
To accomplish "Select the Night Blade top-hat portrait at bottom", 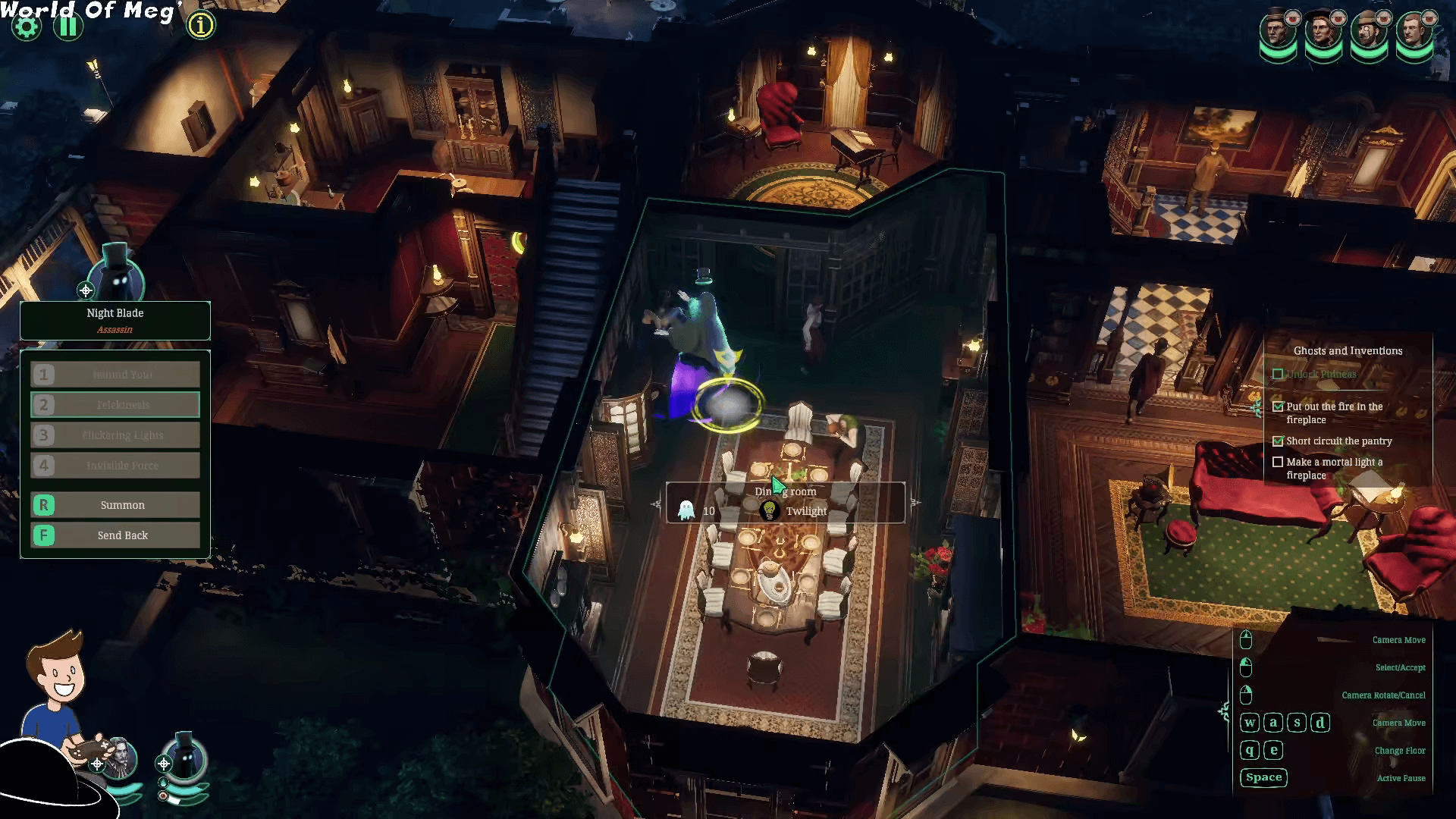I will click(186, 757).
